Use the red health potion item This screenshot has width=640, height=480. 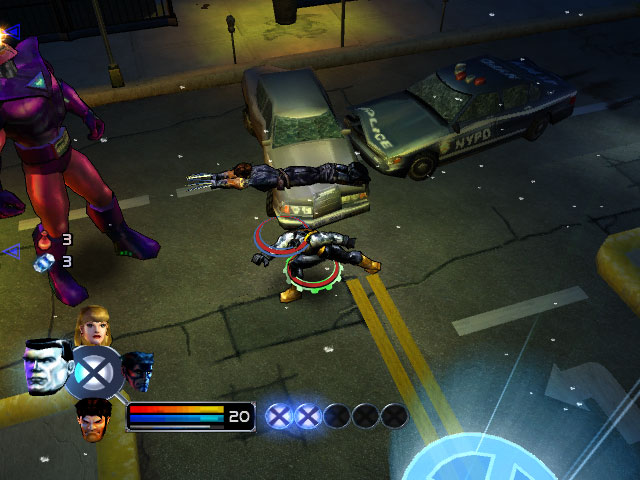coord(43,240)
